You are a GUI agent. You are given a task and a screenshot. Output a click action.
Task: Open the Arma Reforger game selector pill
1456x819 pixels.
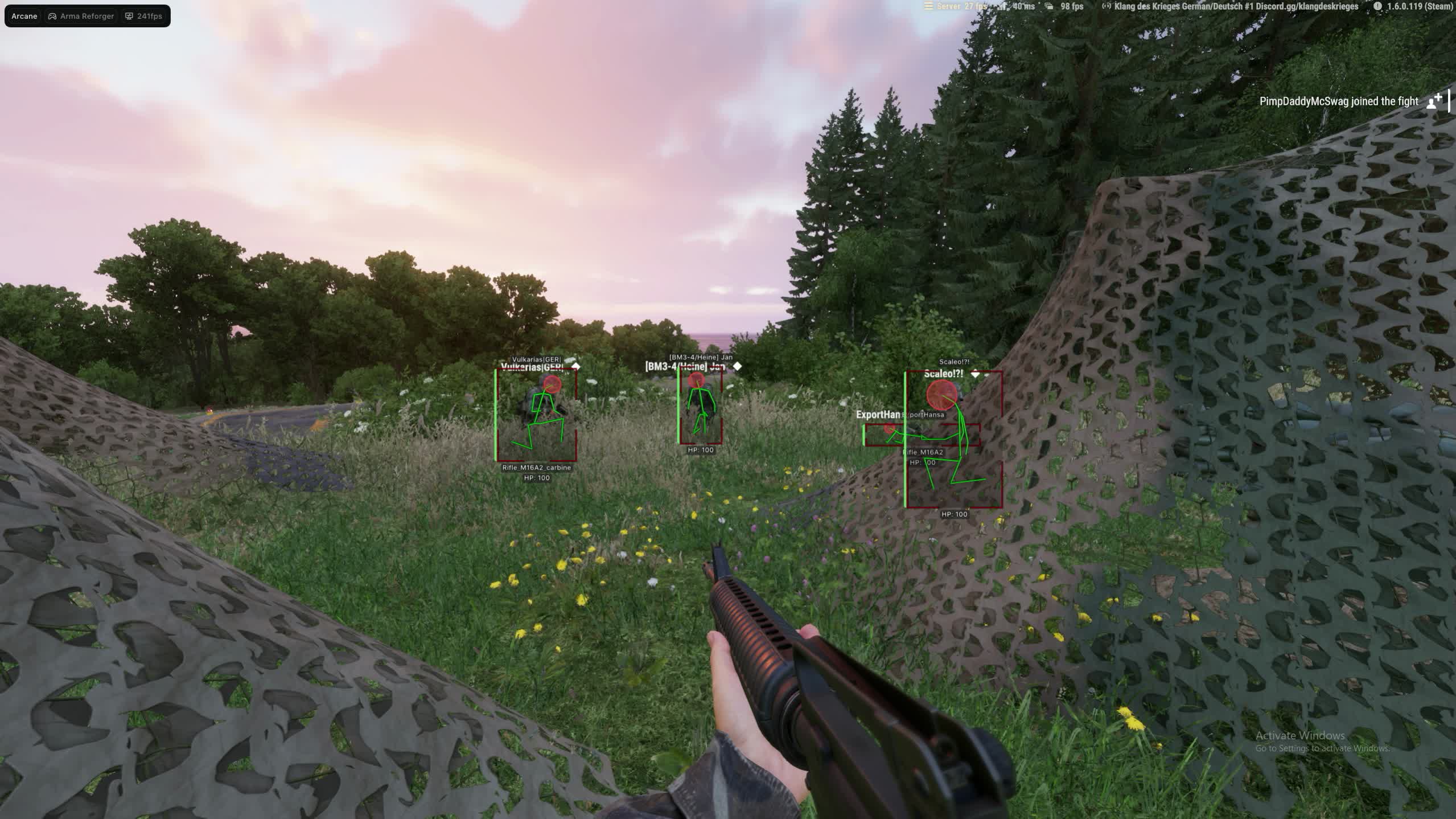(x=80, y=15)
